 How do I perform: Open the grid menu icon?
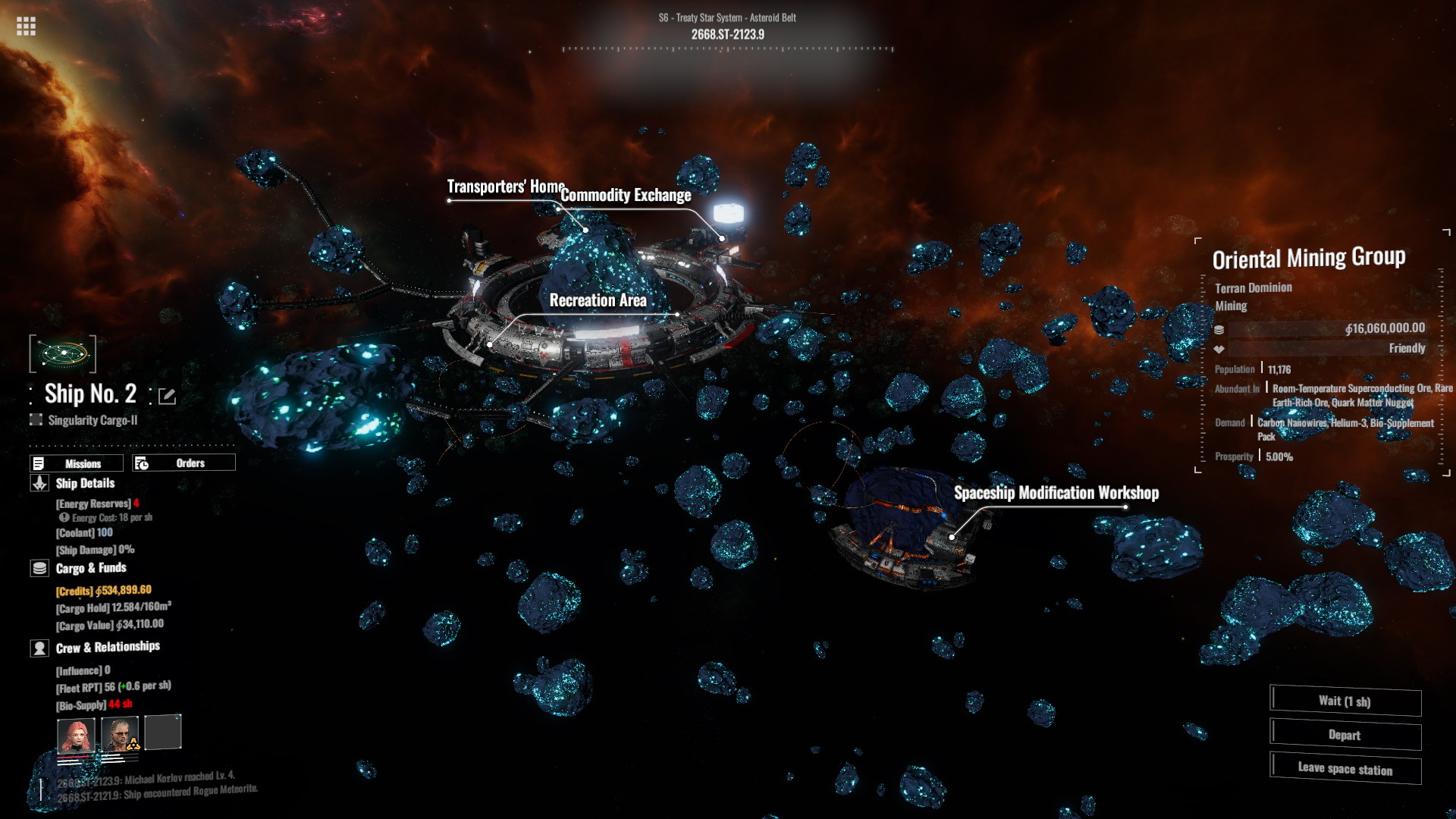click(26, 27)
